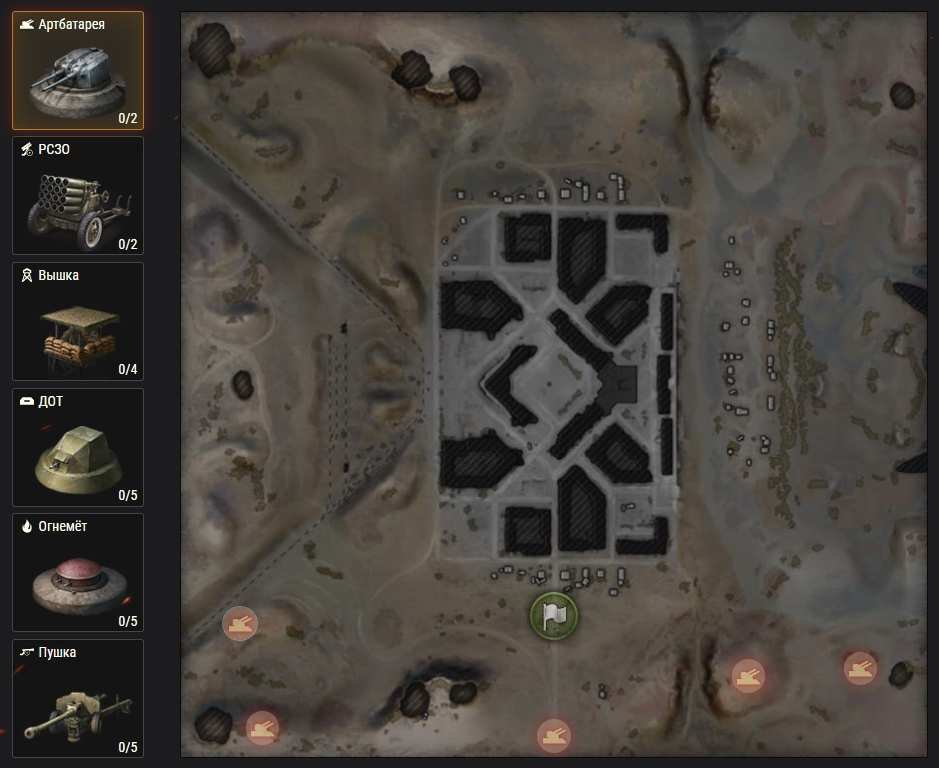This screenshot has width=939, height=768.
Task: Choose the РСЗО rocket launcher card
Action: click(x=78, y=196)
